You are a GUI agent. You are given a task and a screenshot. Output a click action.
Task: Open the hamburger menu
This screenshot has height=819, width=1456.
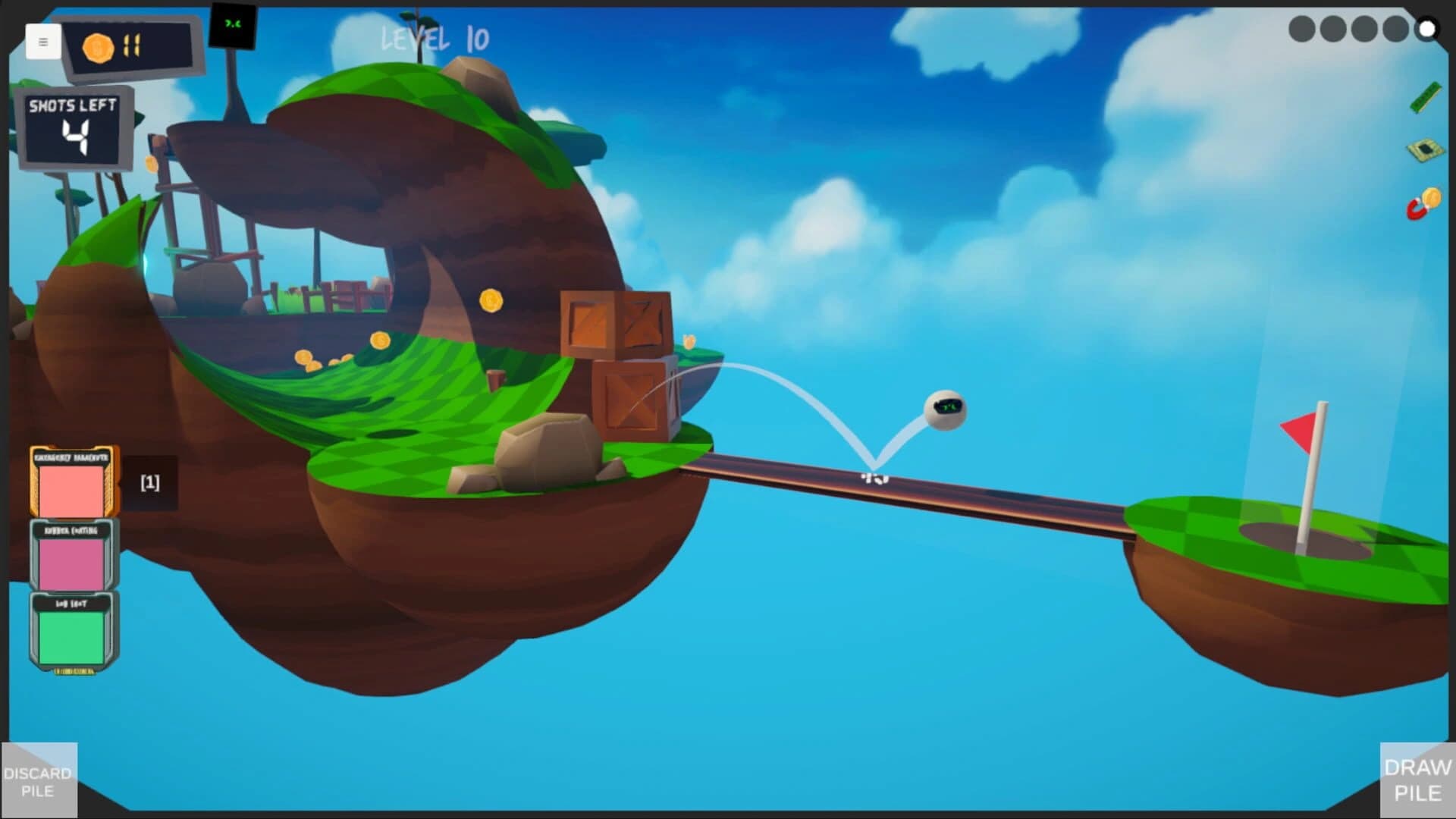click(43, 42)
